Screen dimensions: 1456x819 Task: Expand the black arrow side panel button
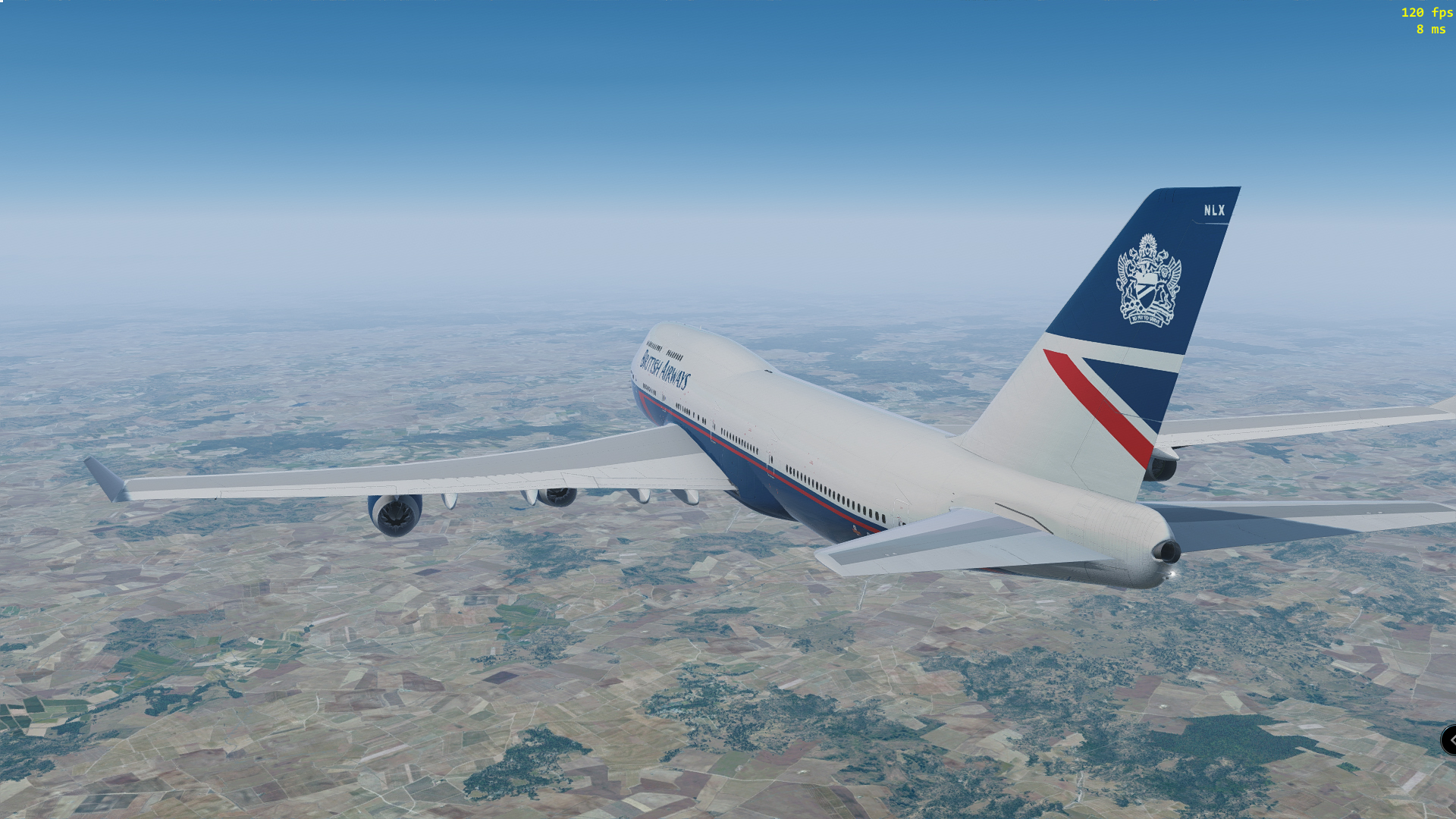pos(1449,740)
